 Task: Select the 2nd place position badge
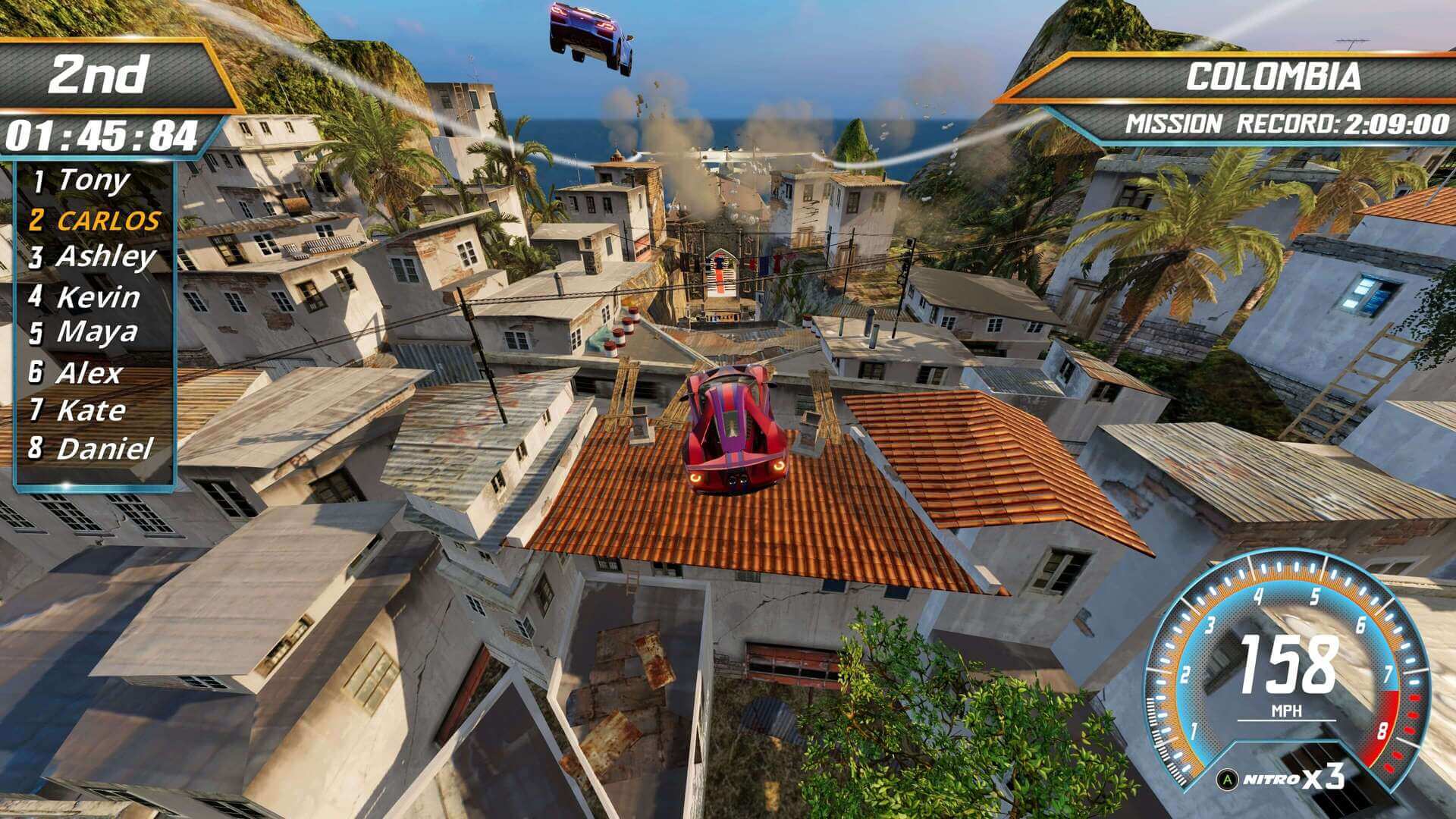click(99, 72)
